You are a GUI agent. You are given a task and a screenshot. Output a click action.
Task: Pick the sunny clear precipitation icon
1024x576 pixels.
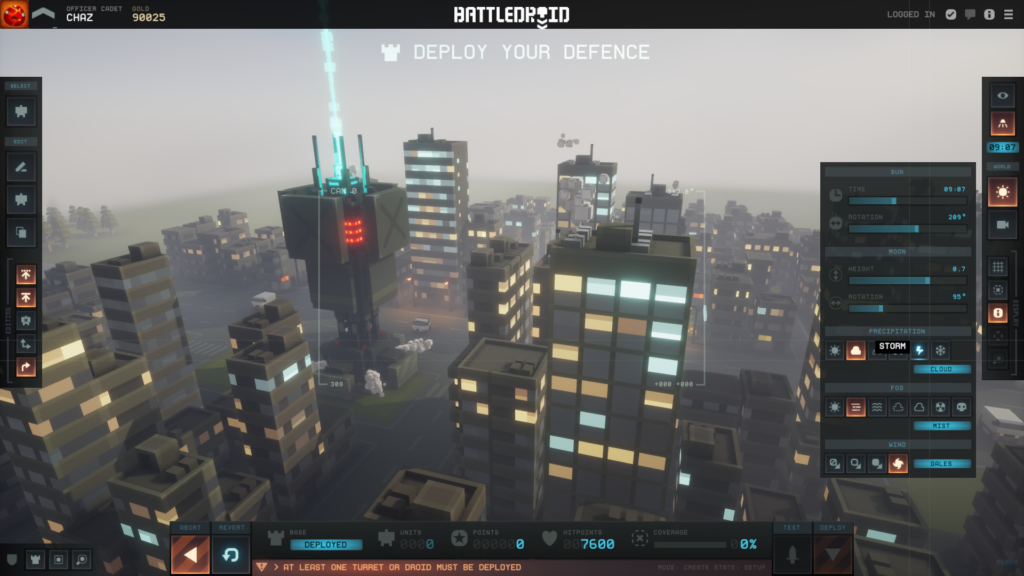[835, 351]
